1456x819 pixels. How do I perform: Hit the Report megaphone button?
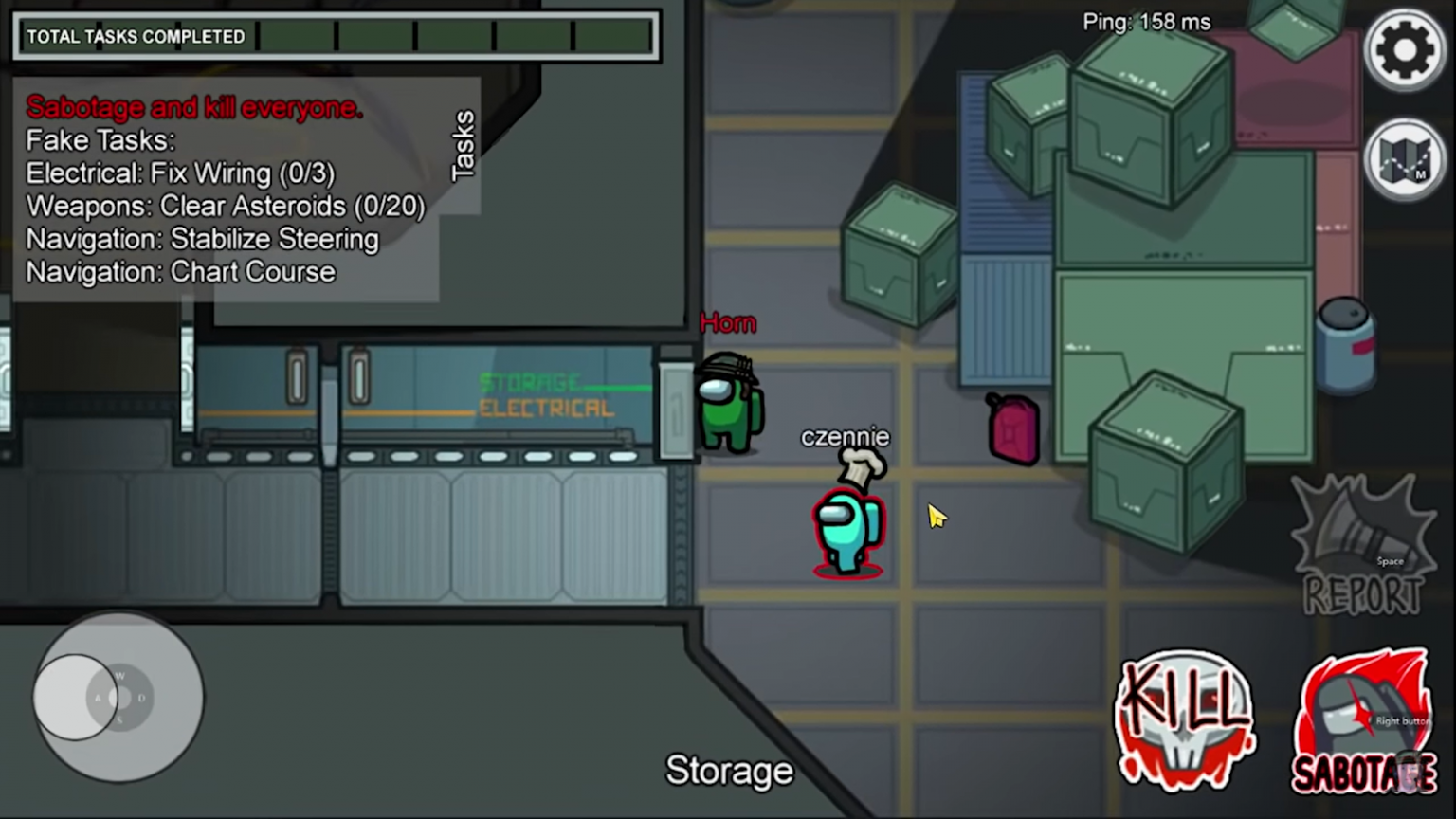click(x=1363, y=548)
